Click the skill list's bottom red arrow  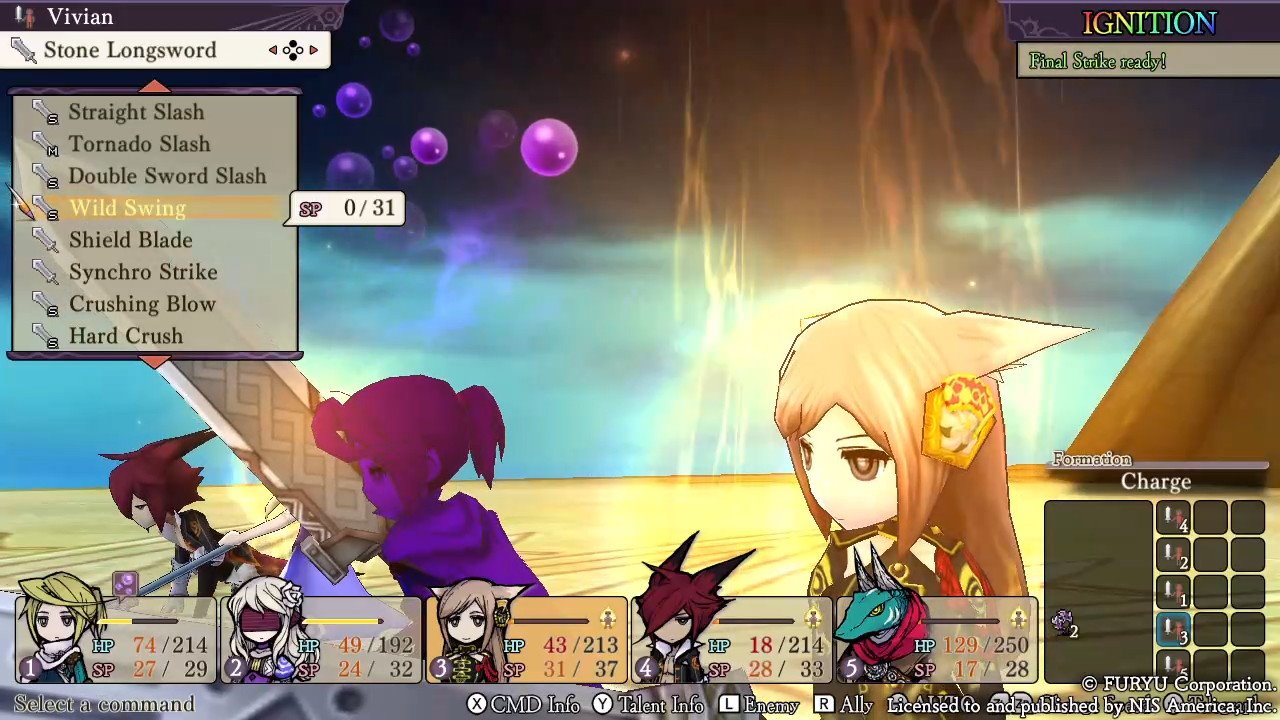point(154,361)
